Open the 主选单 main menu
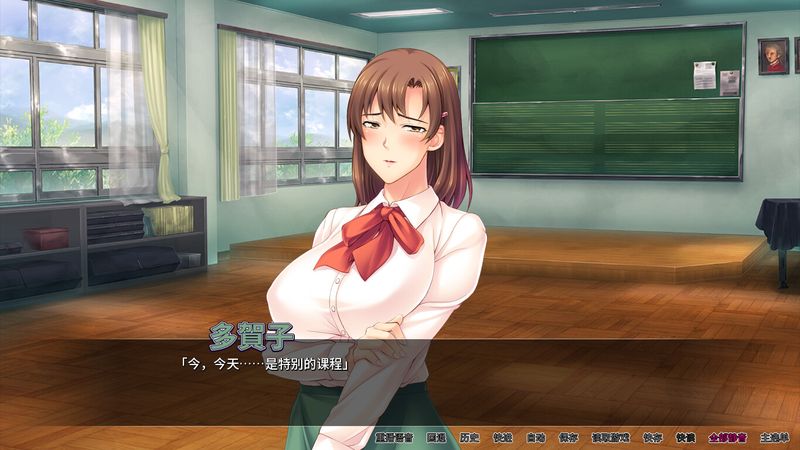 pos(775,437)
